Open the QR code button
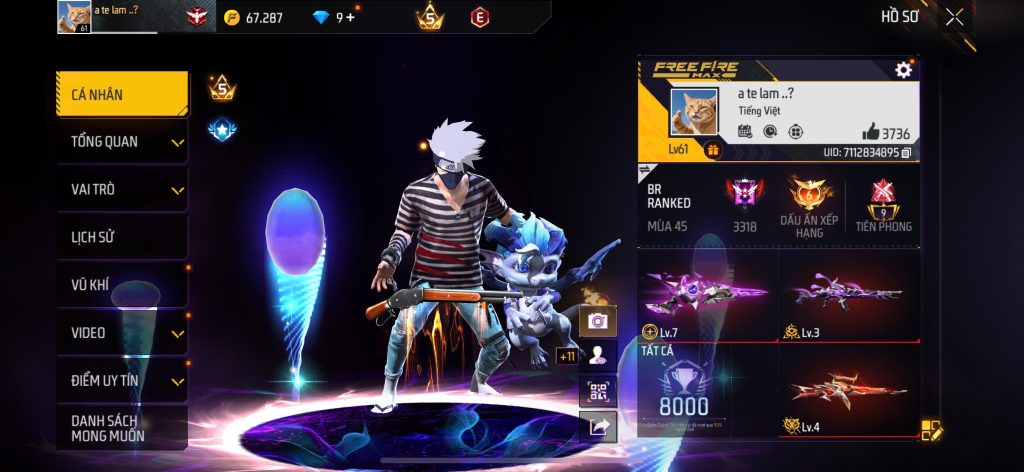Image resolution: width=1024 pixels, height=472 pixels. click(598, 391)
